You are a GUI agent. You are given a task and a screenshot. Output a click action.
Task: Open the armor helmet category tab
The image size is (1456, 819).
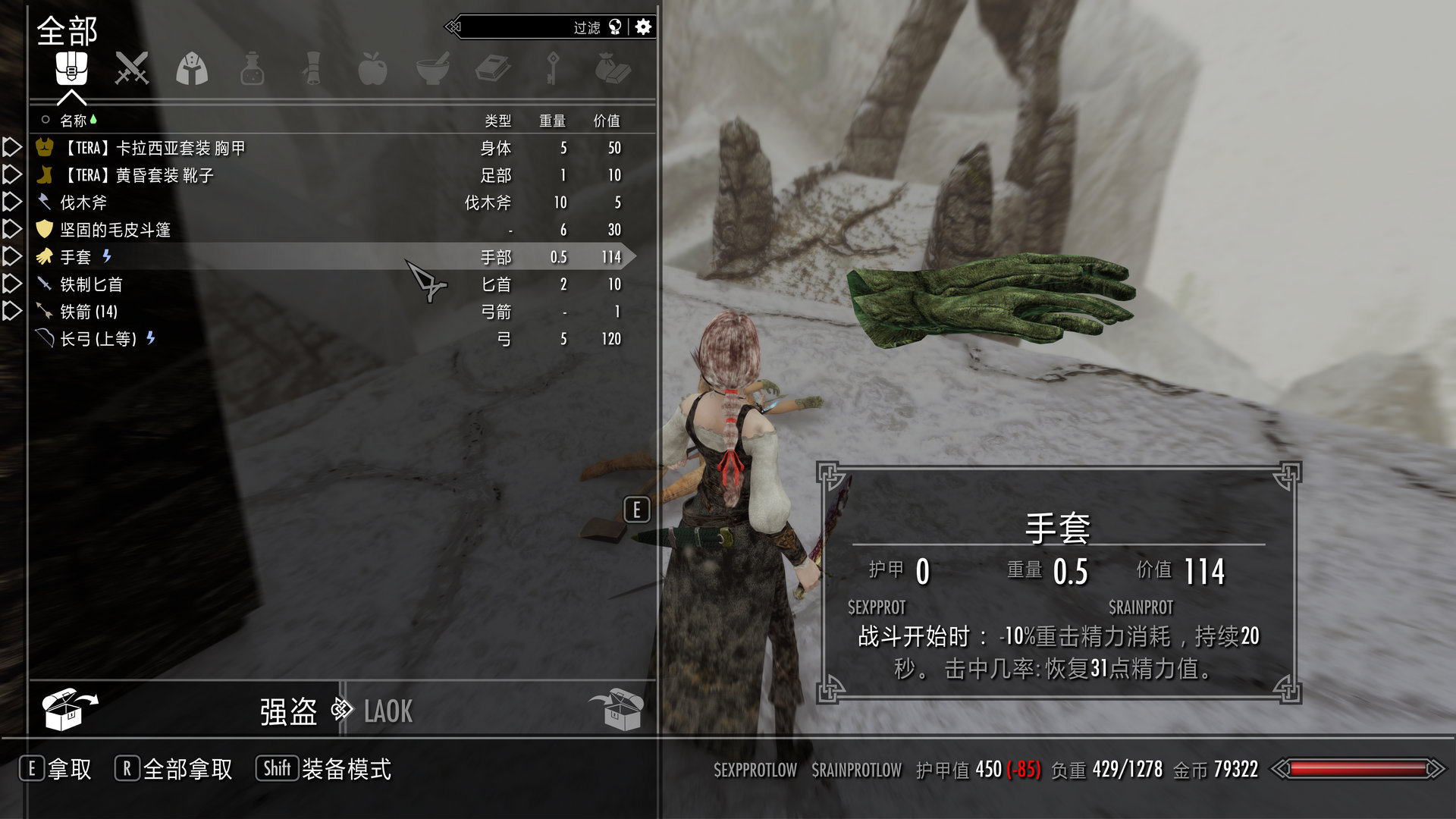192,70
